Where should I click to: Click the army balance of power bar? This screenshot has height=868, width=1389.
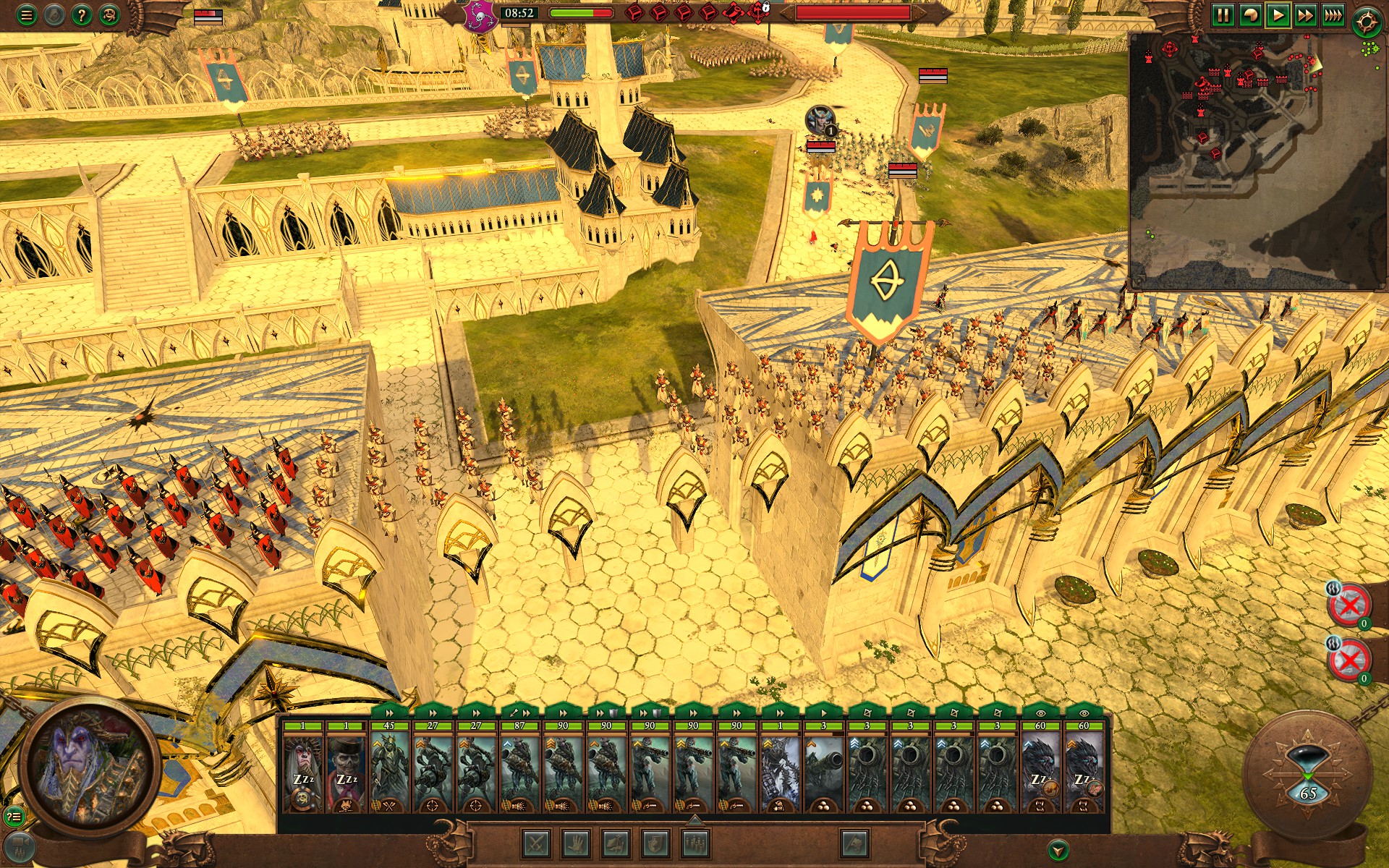(581, 13)
